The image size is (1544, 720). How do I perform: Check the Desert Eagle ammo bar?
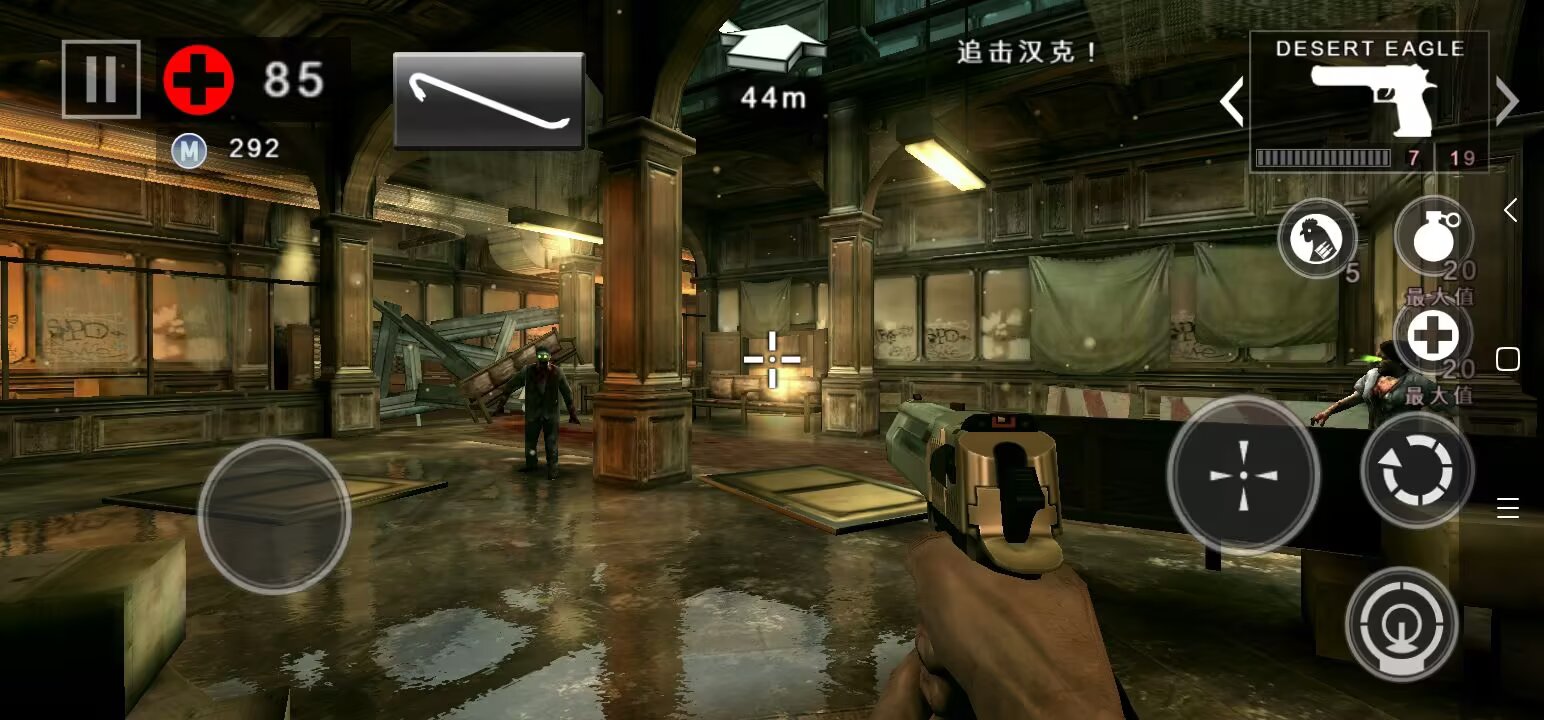pyautogui.click(x=1325, y=157)
